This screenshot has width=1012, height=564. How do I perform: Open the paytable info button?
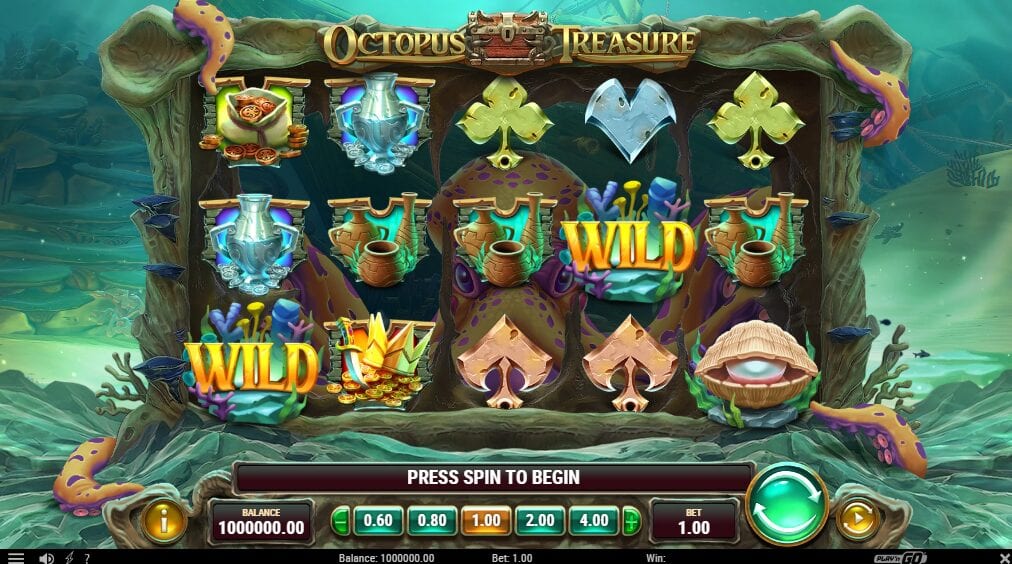point(162,520)
